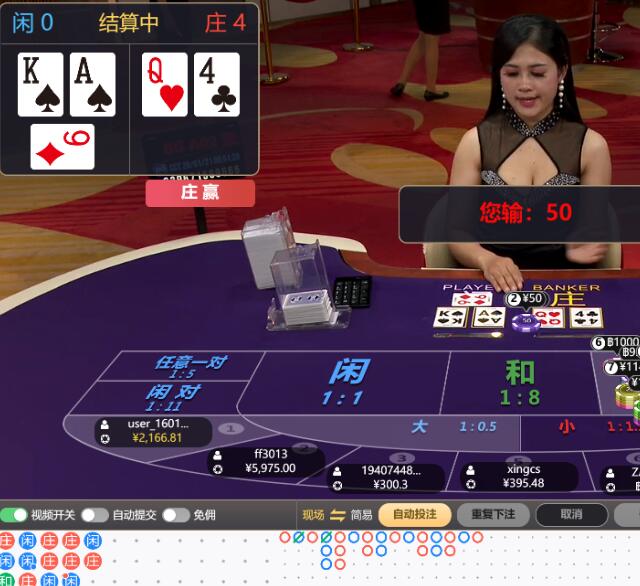This screenshot has width=640, height=586.
Task: Select player ff3013's seat panel
Action: click(x=267, y=461)
